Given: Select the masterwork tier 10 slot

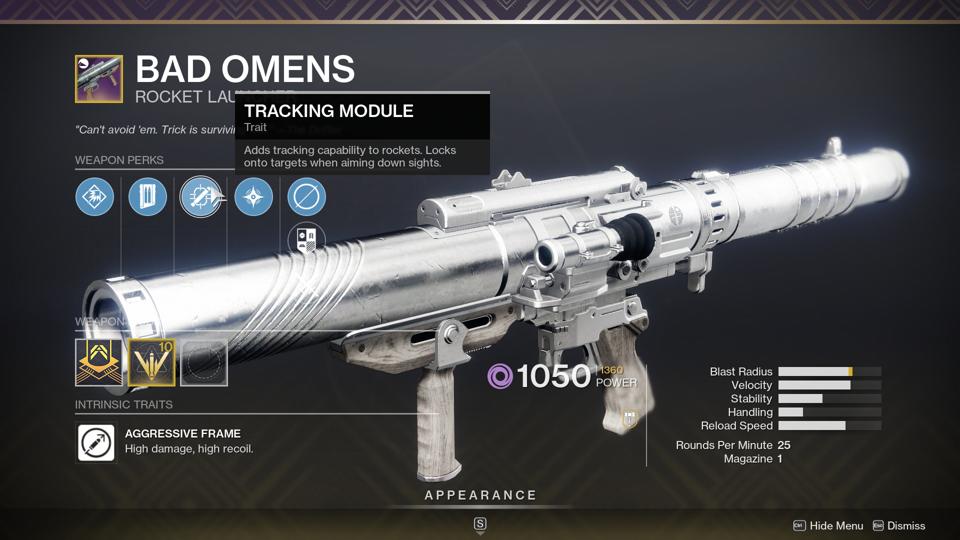Looking at the screenshot, I should [x=151, y=362].
